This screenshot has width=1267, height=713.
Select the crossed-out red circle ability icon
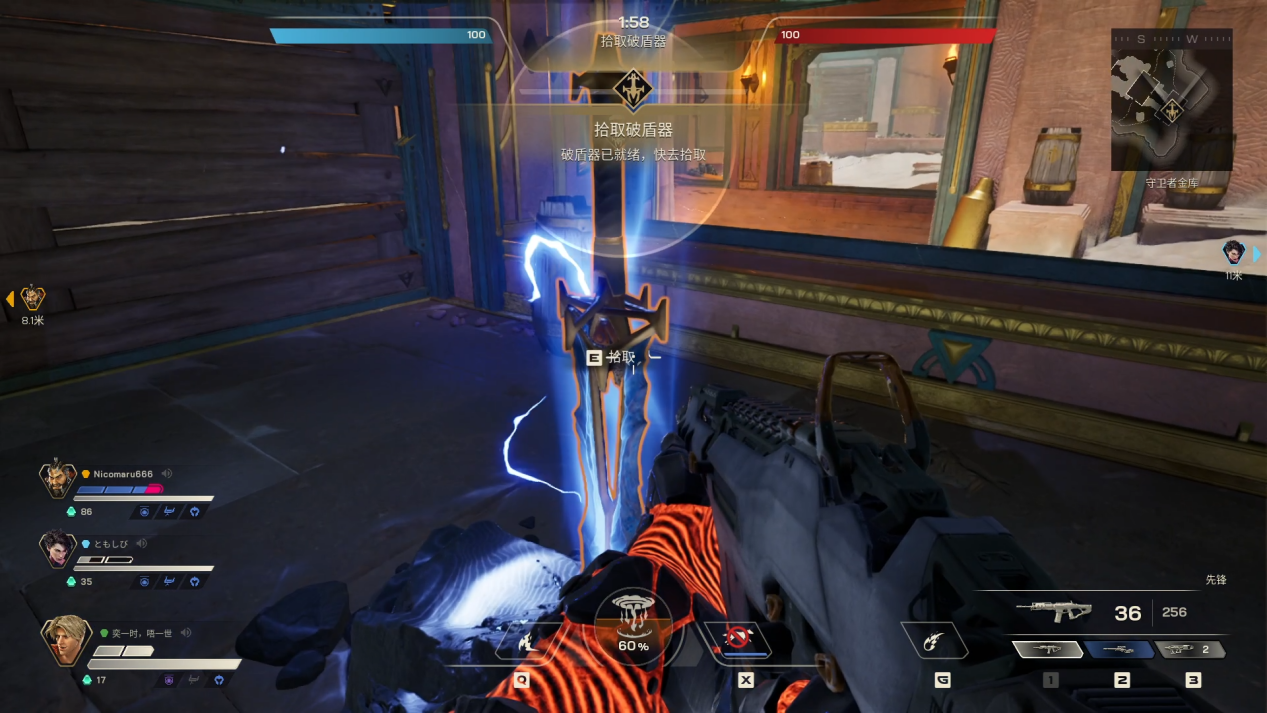(x=738, y=638)
